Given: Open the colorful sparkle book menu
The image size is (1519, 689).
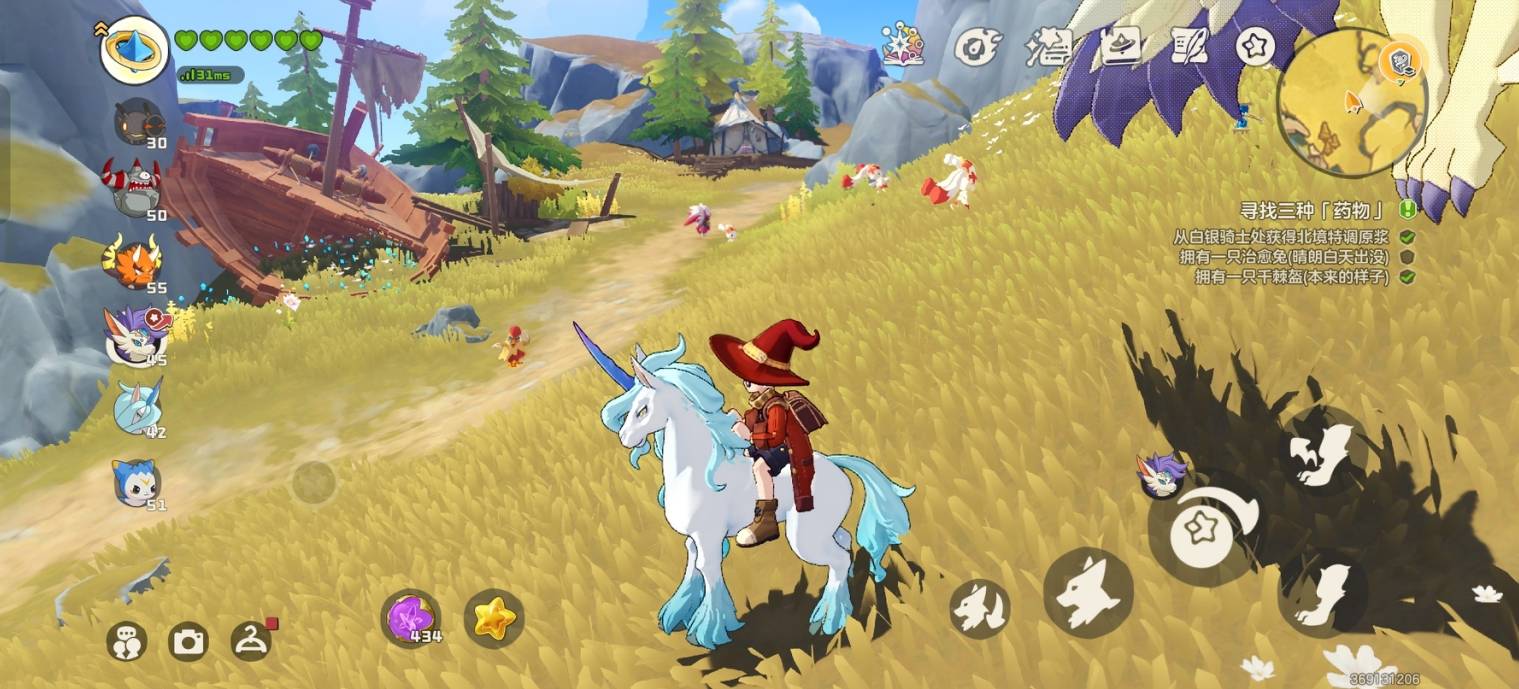Looking at the screenshot, I should 902,45.
